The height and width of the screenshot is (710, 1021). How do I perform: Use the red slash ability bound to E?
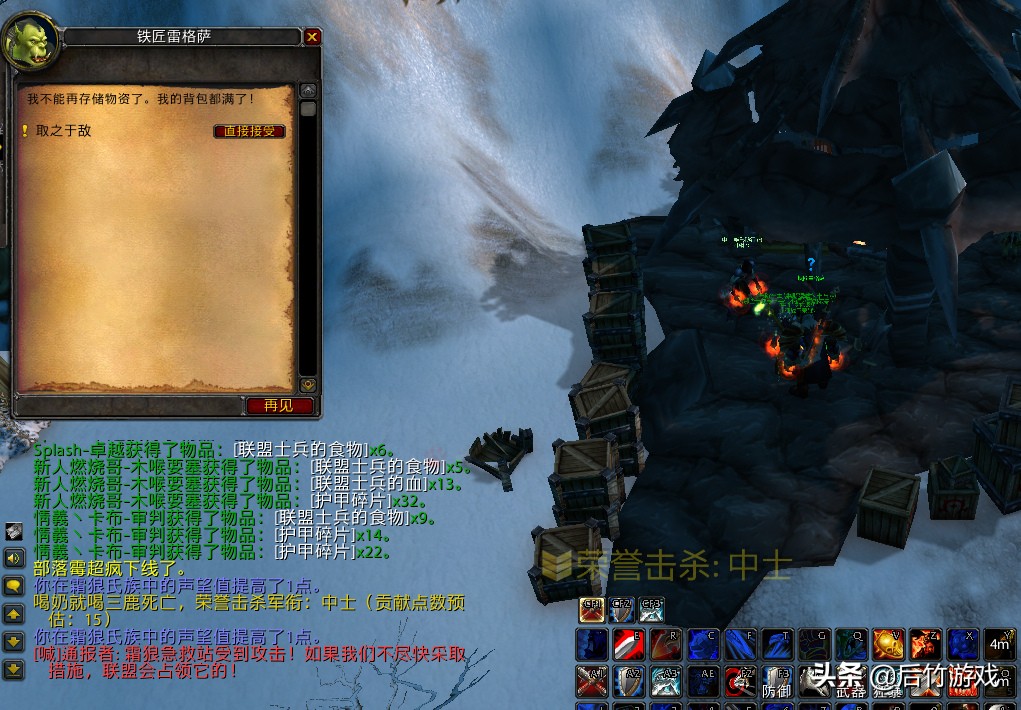point(628,644)
